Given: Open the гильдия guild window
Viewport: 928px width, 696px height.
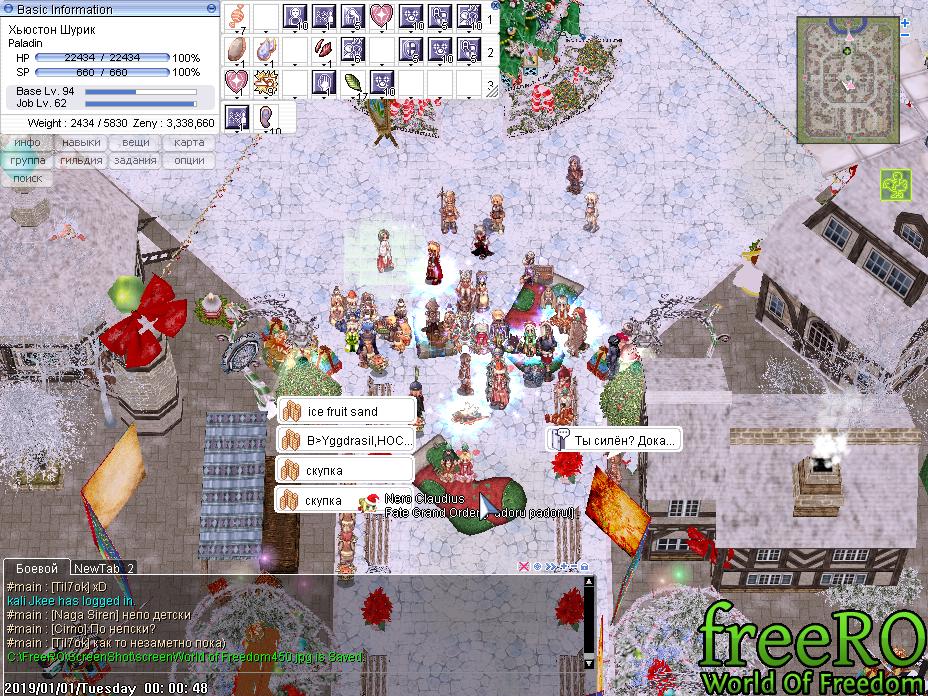Looking at the screenshot, I should pyautogui.click(x=82, y=161).
